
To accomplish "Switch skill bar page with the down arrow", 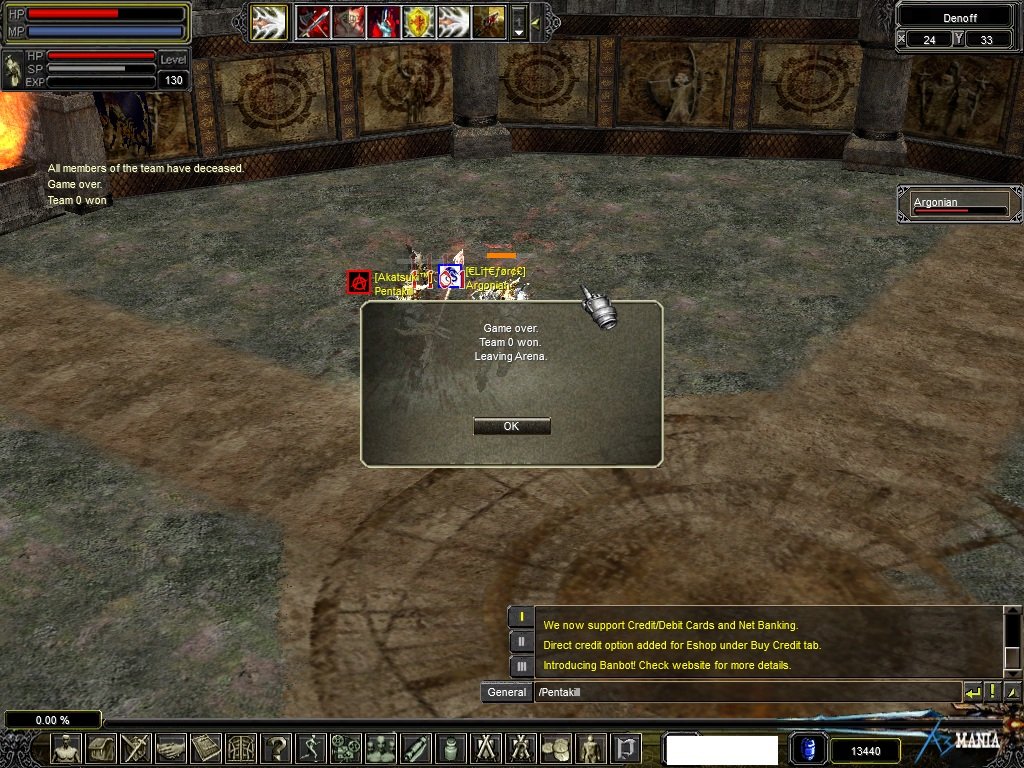I will pos(518,30).
